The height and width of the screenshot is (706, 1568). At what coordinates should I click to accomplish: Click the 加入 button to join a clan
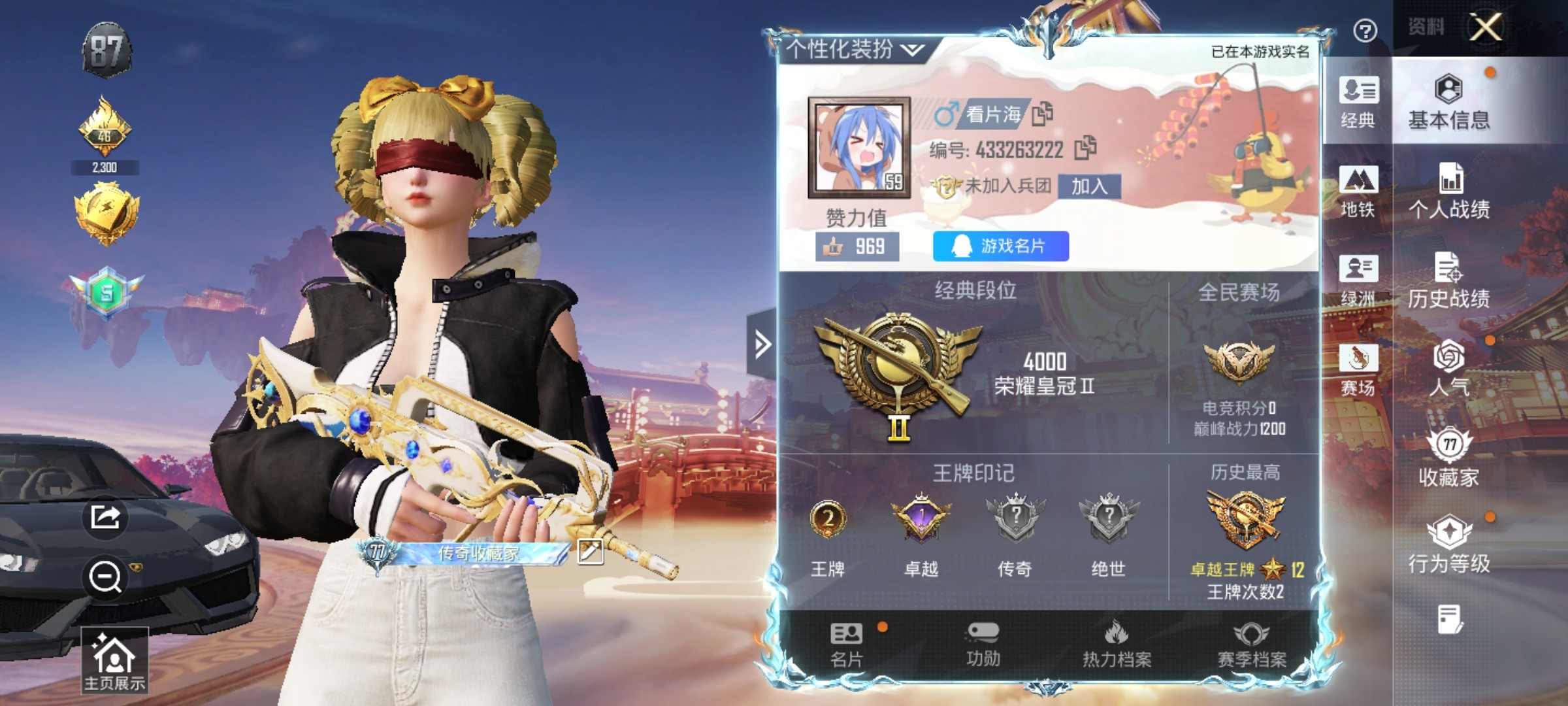click(x=1089, y=186)
